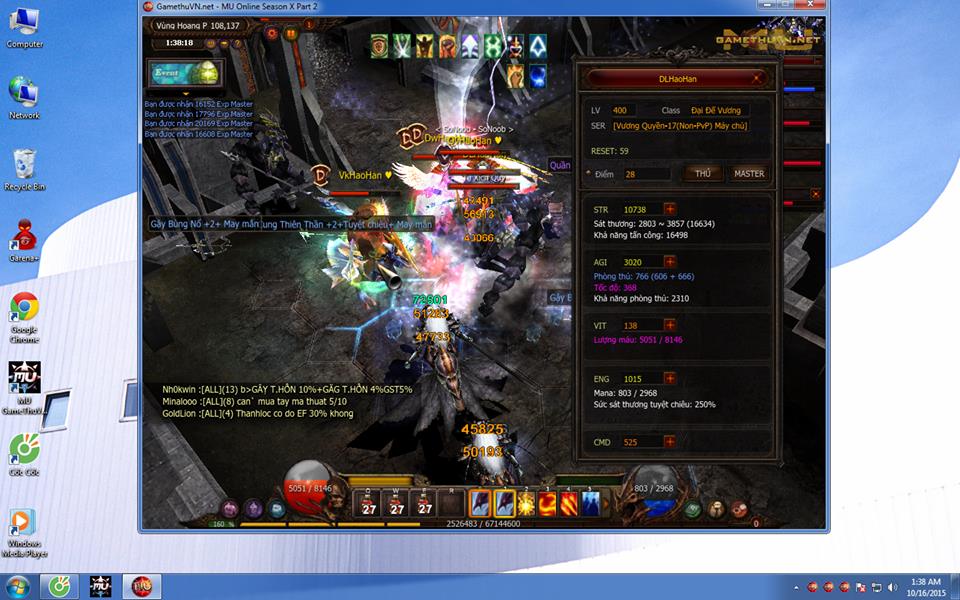Open the Google Chrome desktop shortcut

24,310
